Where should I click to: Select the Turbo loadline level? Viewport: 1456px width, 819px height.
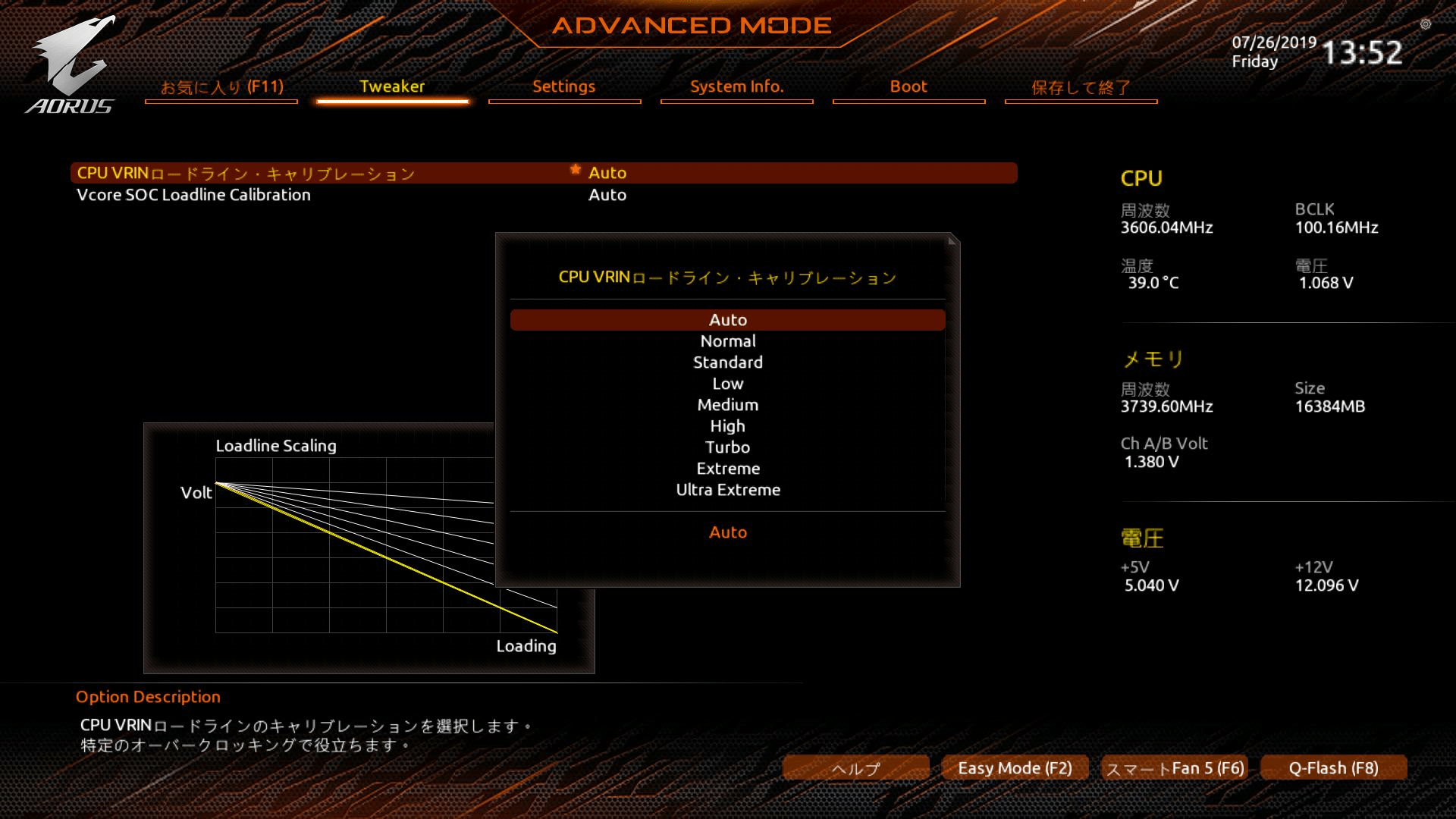coord(728,447)
